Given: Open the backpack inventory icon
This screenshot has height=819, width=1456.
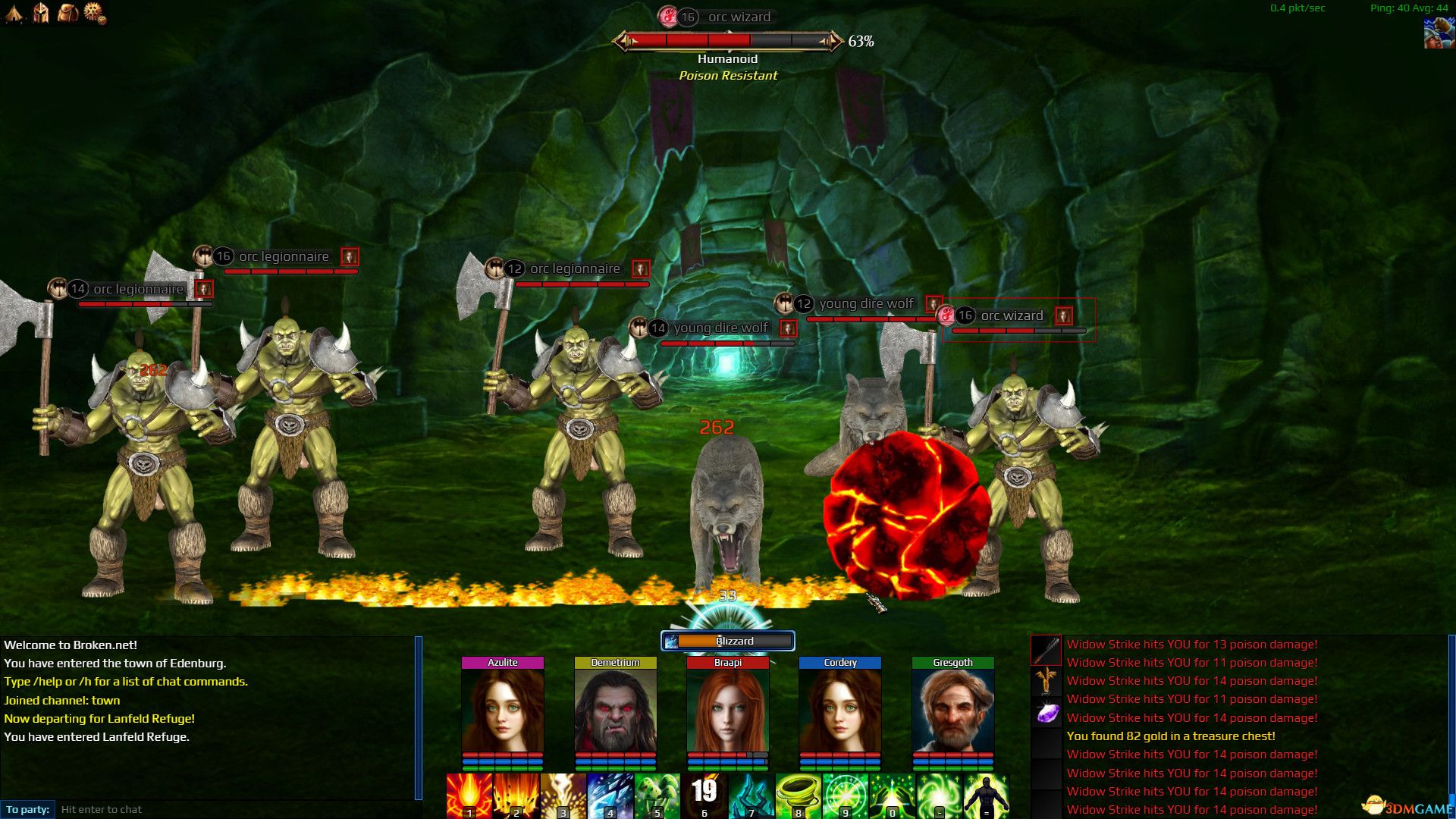Looking at the screenshot, I should pos(67,12).
